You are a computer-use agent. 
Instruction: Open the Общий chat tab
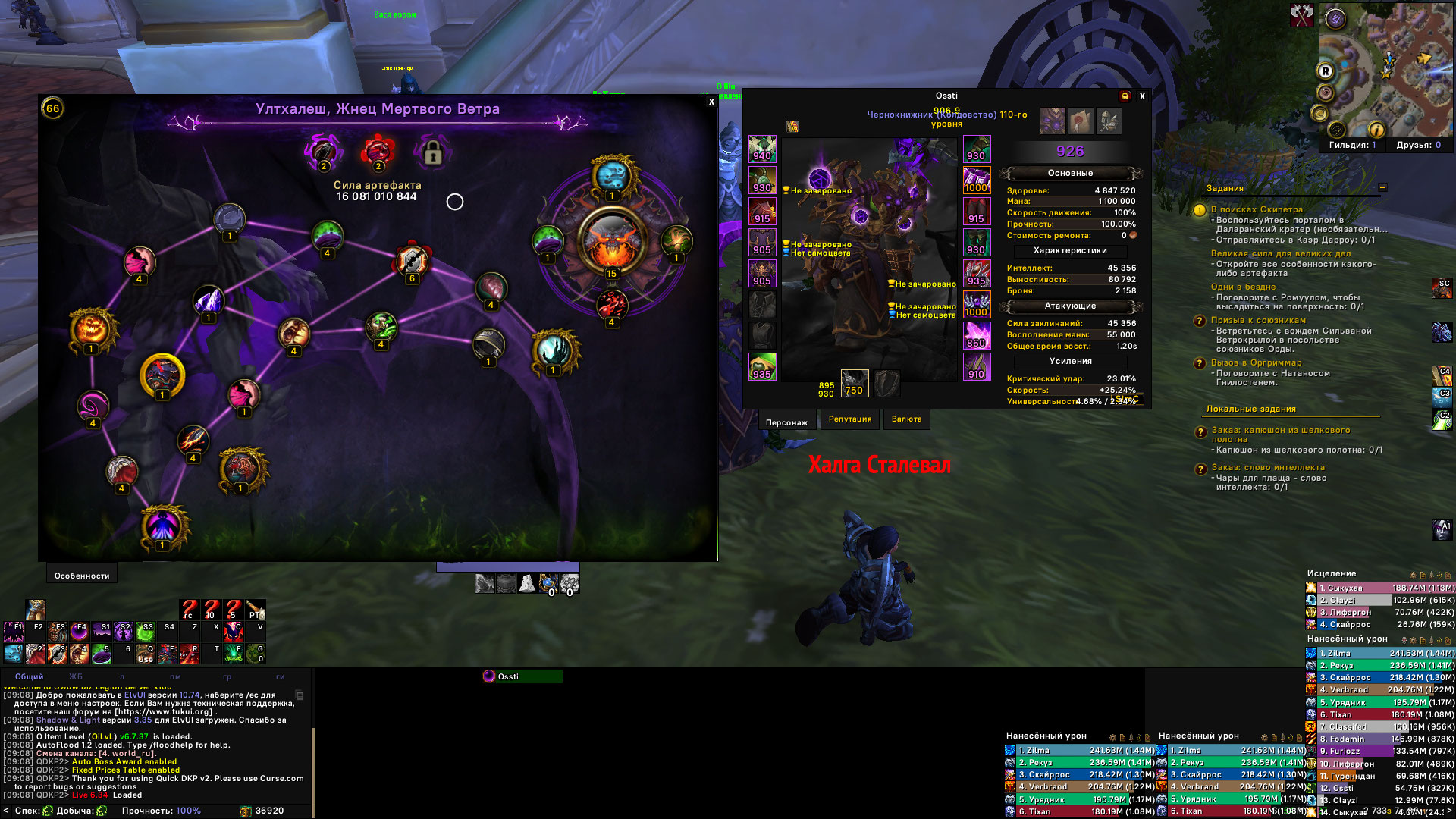coord(30,676)
